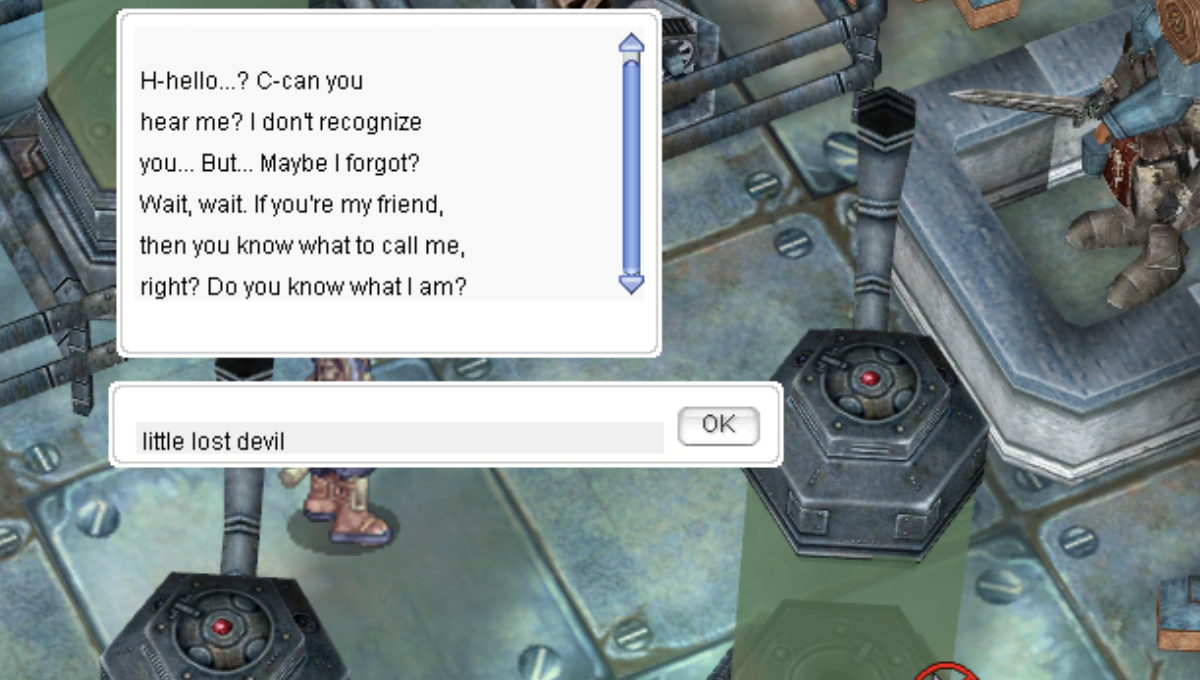
Task: Click the dialogue scrollbar's down arrow
Action: 631,284
